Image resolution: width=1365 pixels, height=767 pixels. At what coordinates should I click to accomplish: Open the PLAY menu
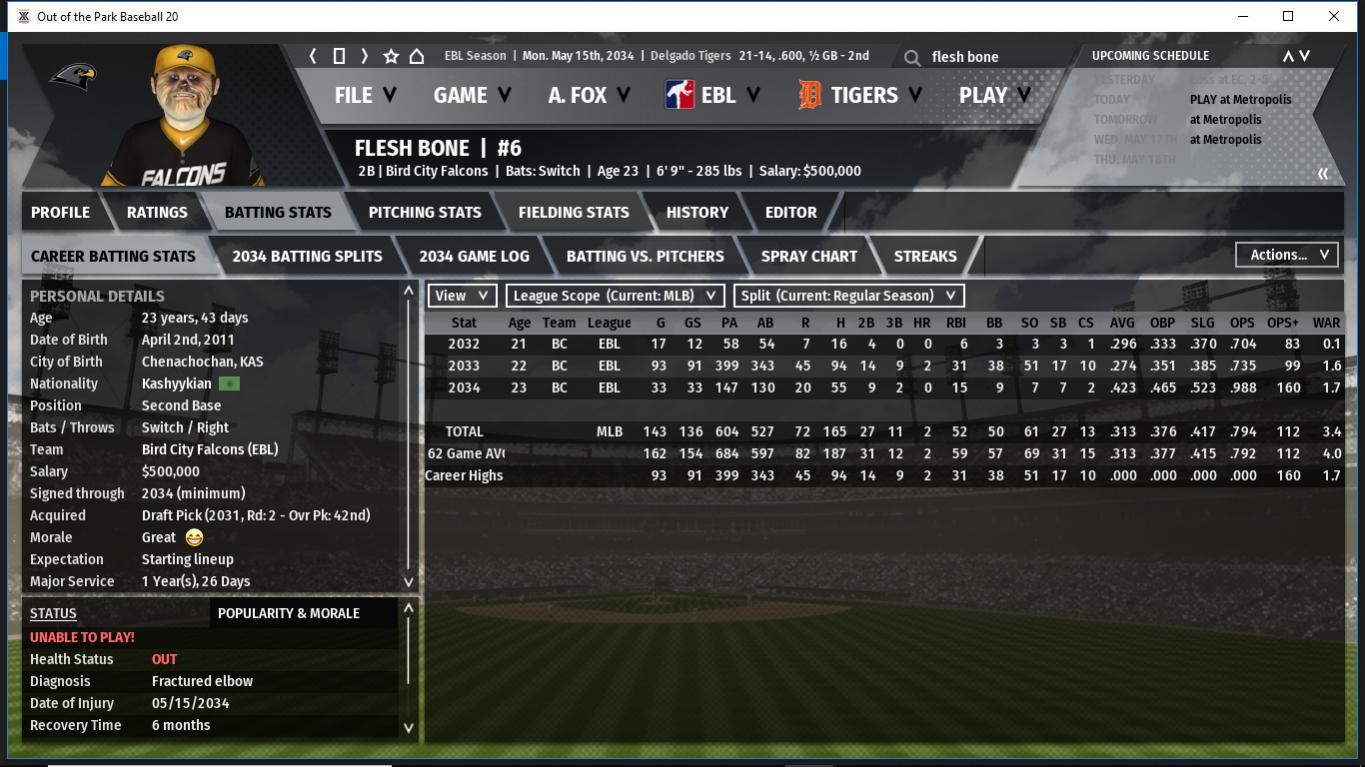pyautogui.click(x=994, y=95)
